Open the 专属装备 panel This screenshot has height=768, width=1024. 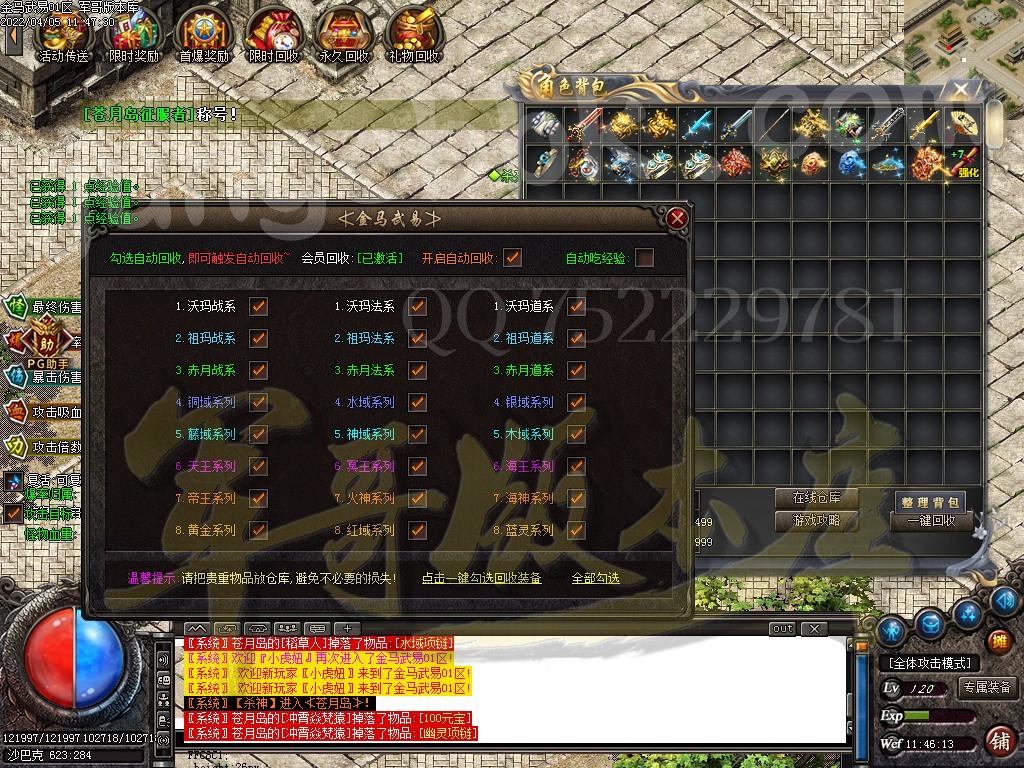987,688
